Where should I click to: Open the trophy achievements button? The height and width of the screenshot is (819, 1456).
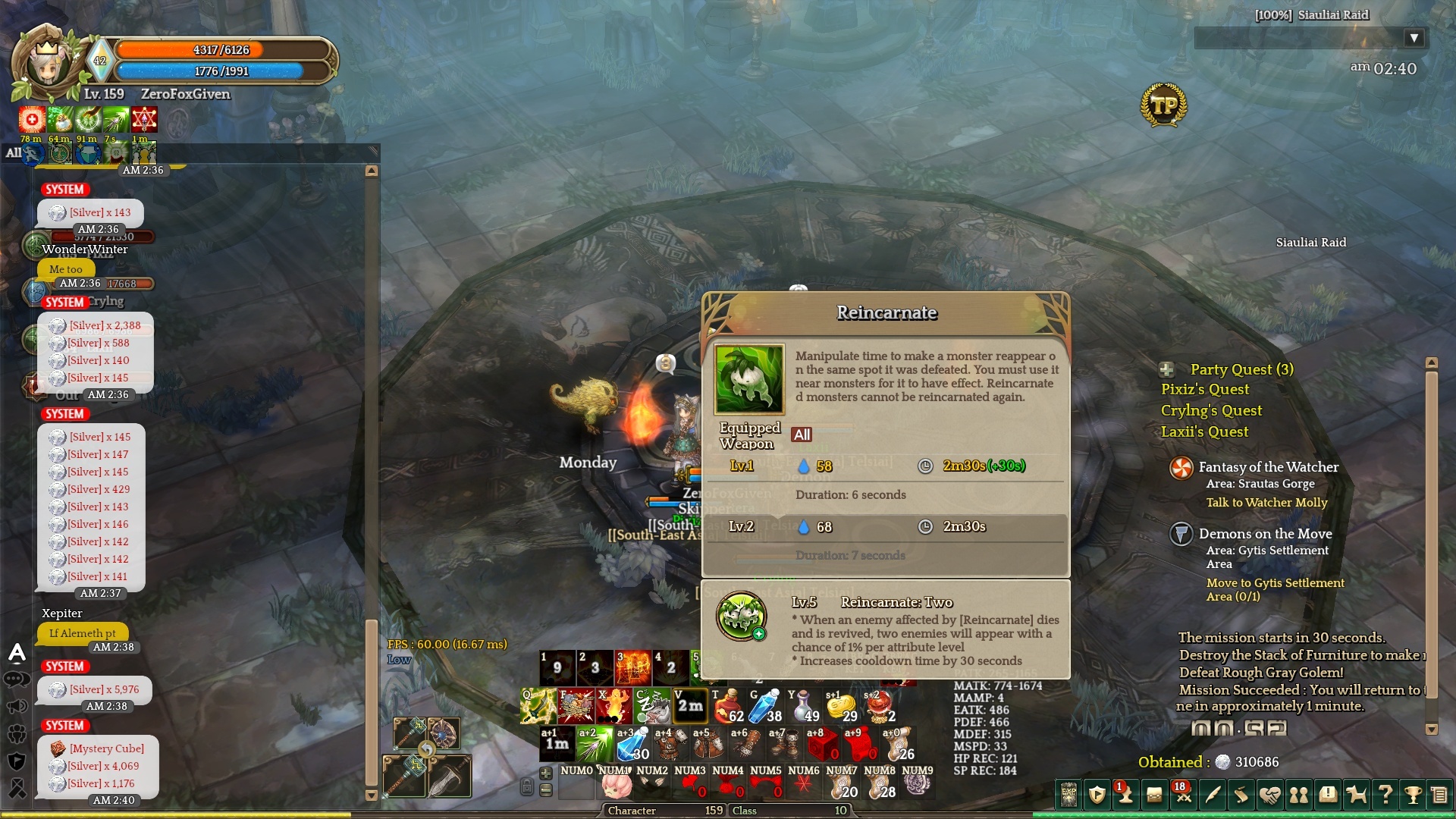click(x=1413, y=795)
